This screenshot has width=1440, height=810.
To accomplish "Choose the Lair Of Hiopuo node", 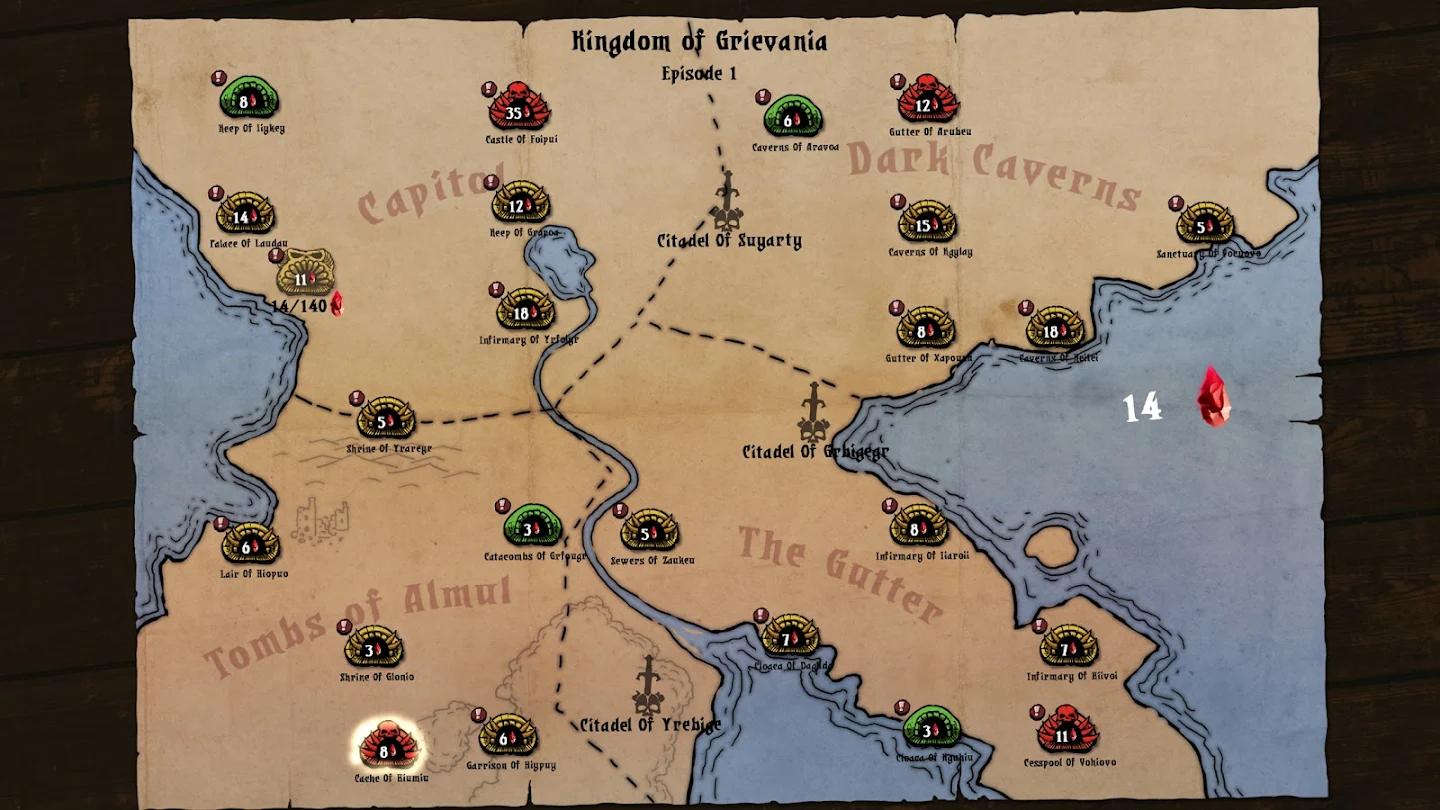I will (x=251, y=545).
